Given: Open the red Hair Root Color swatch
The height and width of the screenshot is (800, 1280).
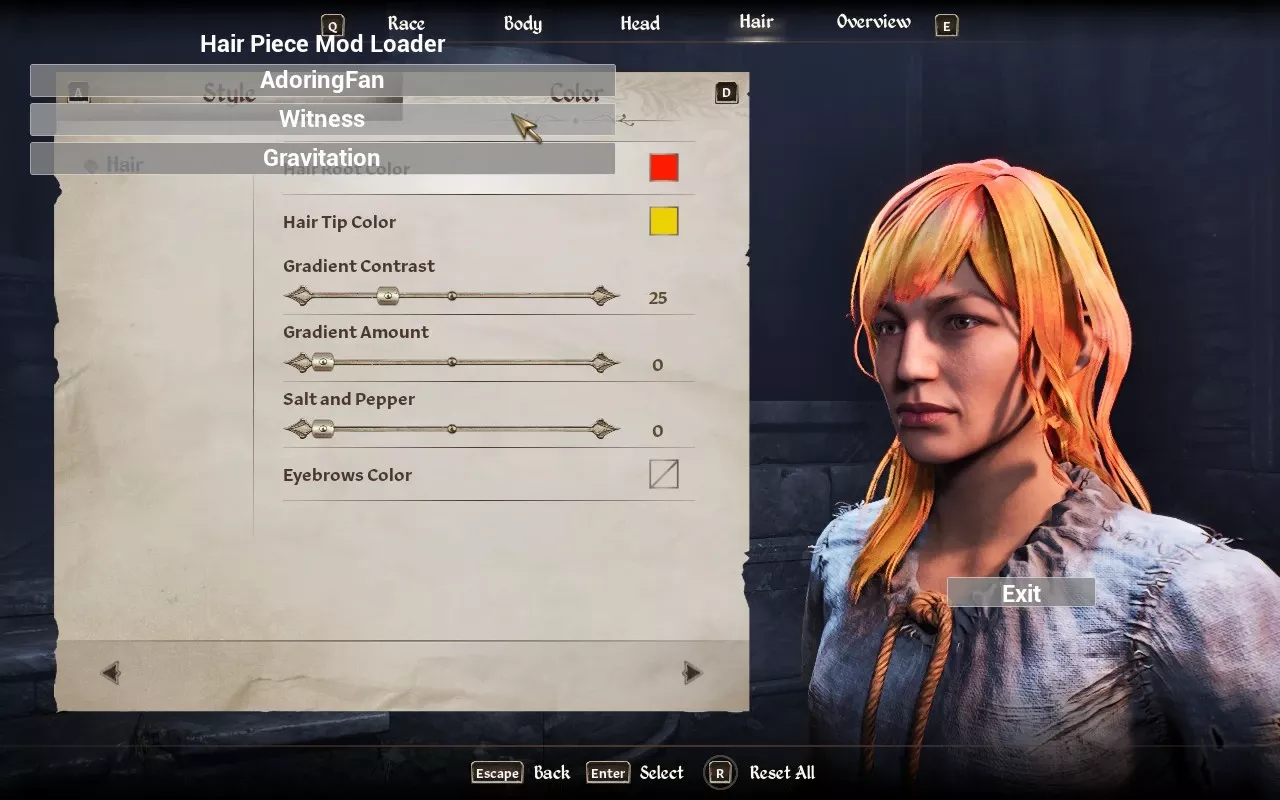Looking at the screenshot, I should (664, 167).
